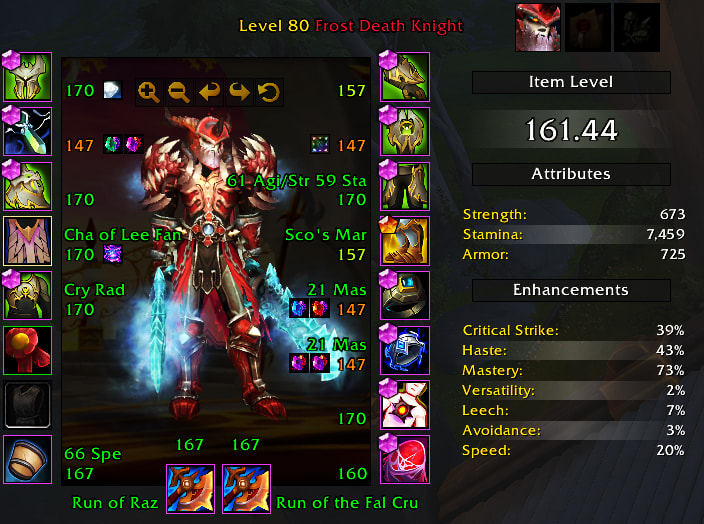Screen dimensions: 704x524
Task: Zoom out the character model
Action: [x=178, y=92]
